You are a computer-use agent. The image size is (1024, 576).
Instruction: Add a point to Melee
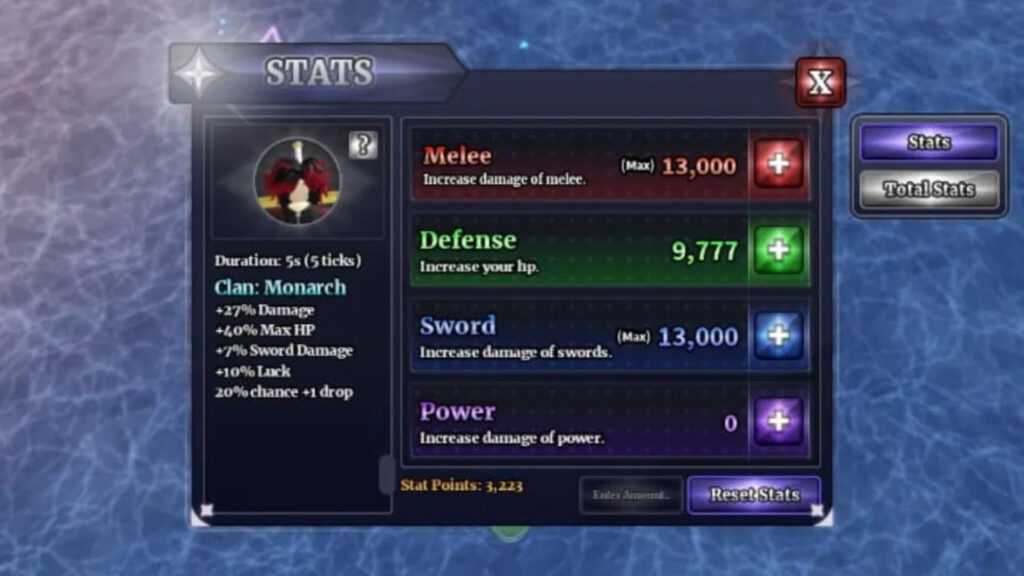pos(778,164)
